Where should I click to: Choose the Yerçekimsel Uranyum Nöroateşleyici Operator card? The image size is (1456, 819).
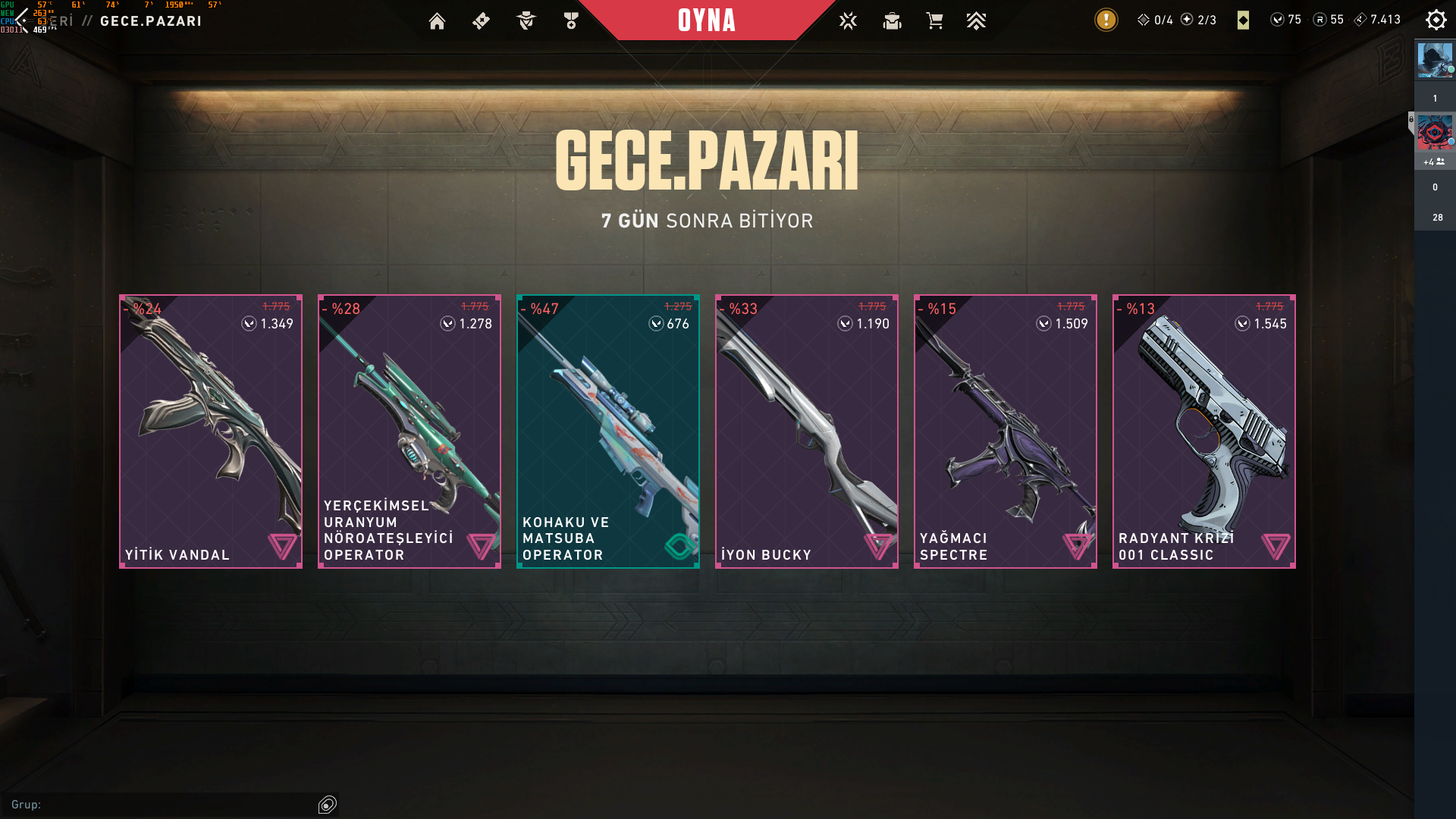(409, 431)
